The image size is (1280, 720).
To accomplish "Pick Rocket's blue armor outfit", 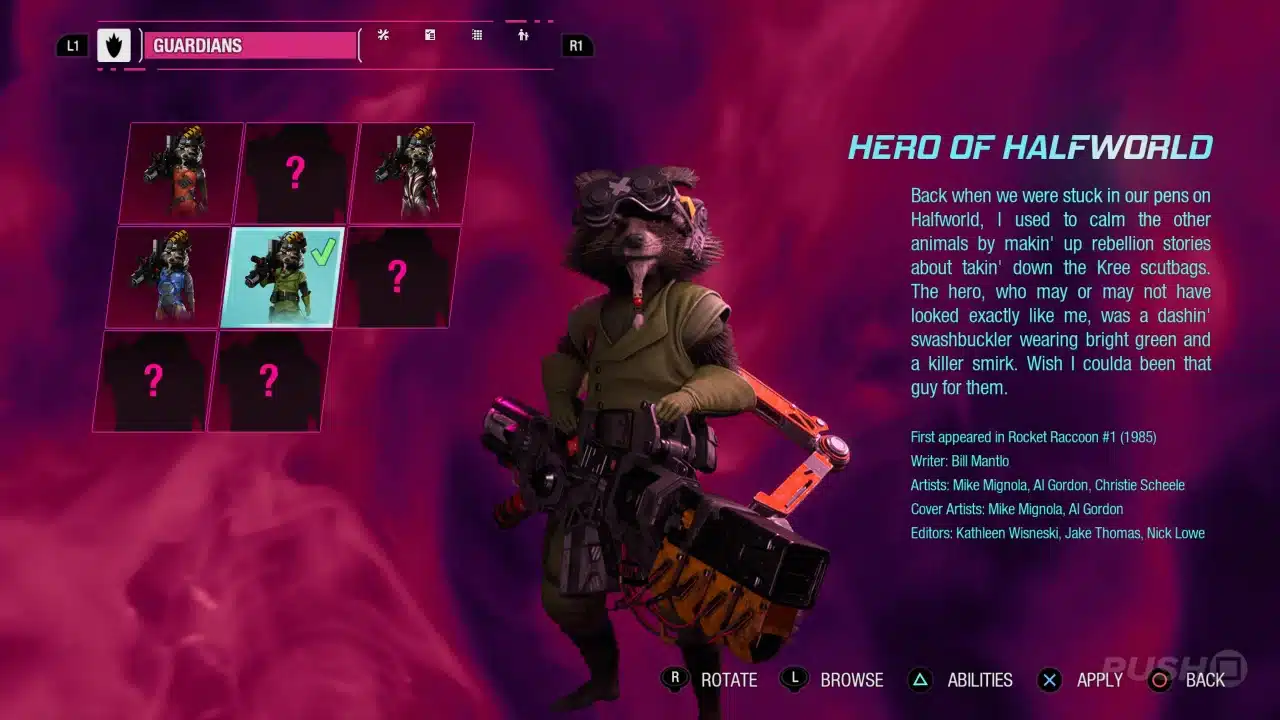I will coord(169,277).
